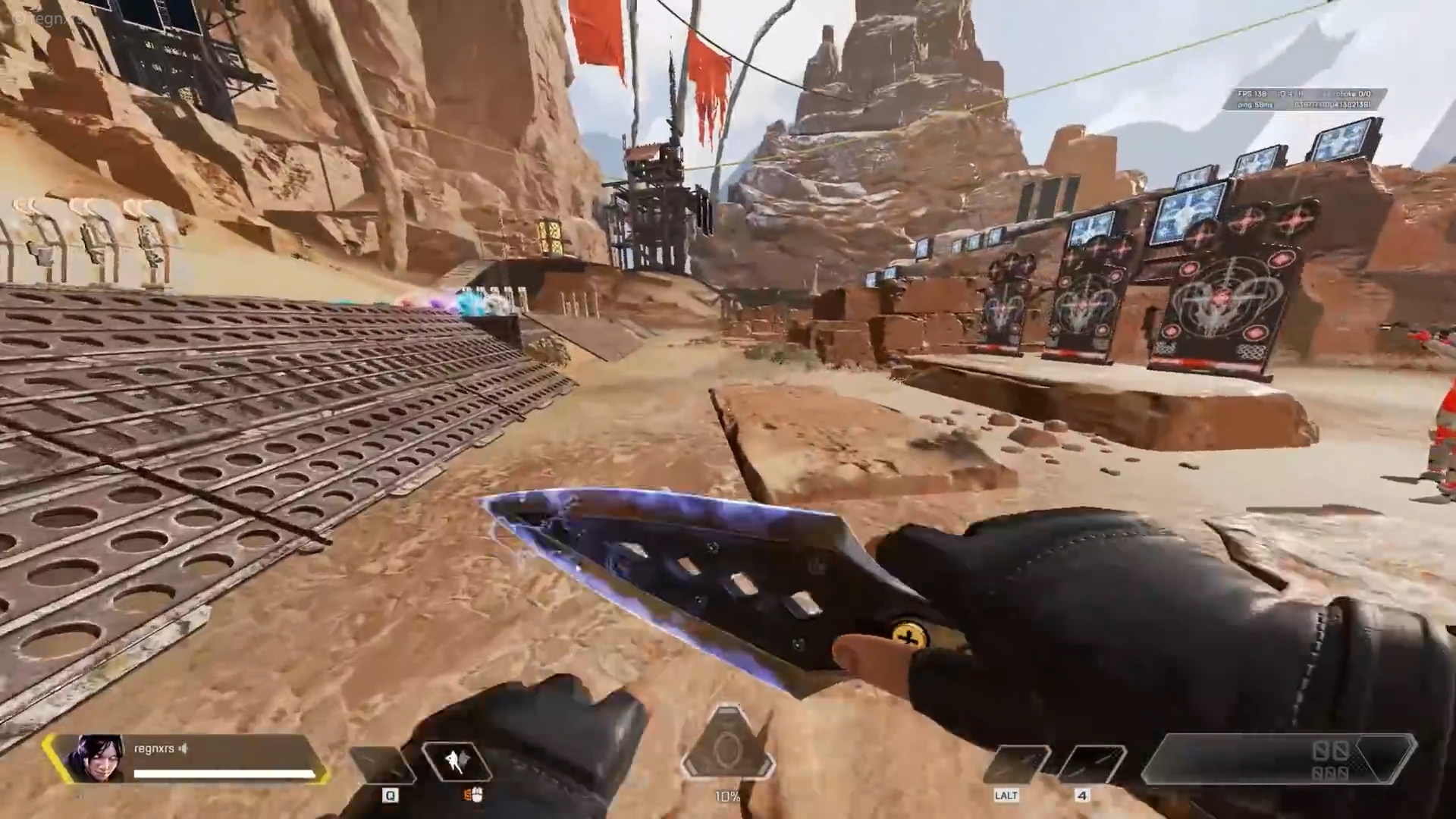Screen dimensions: 1456x819
Task: Click Wraith's legend portrait
Action: coord(96,758)
